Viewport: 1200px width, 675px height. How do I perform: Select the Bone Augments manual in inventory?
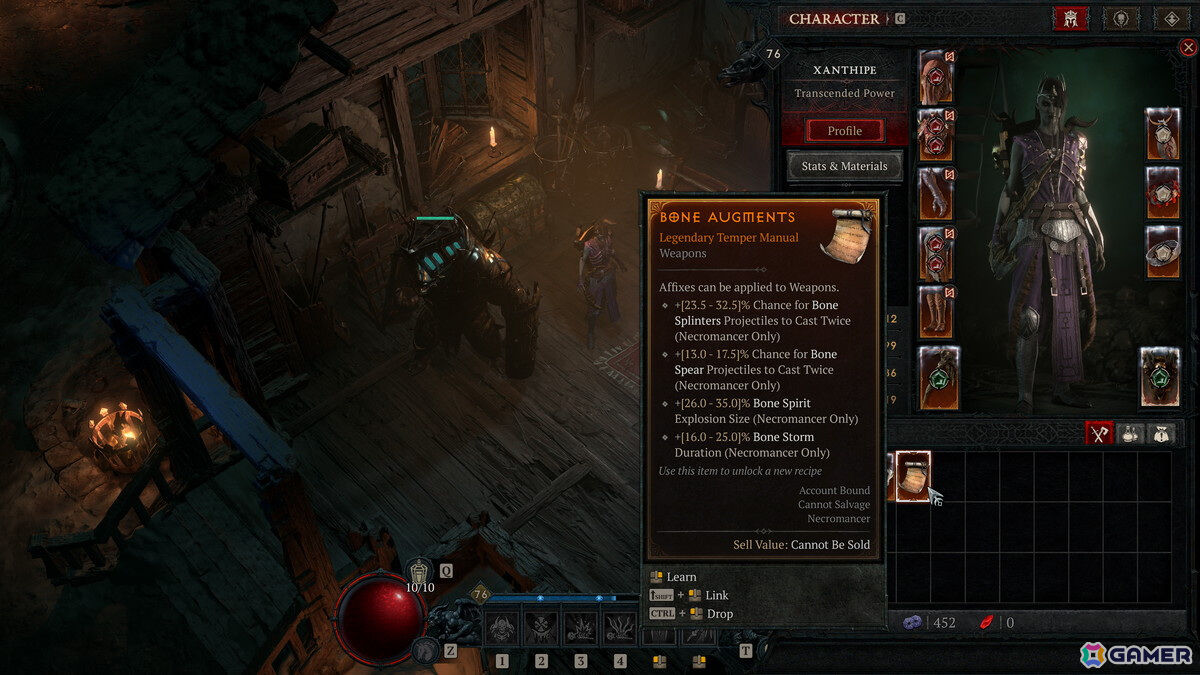click(x=913, y=476)
